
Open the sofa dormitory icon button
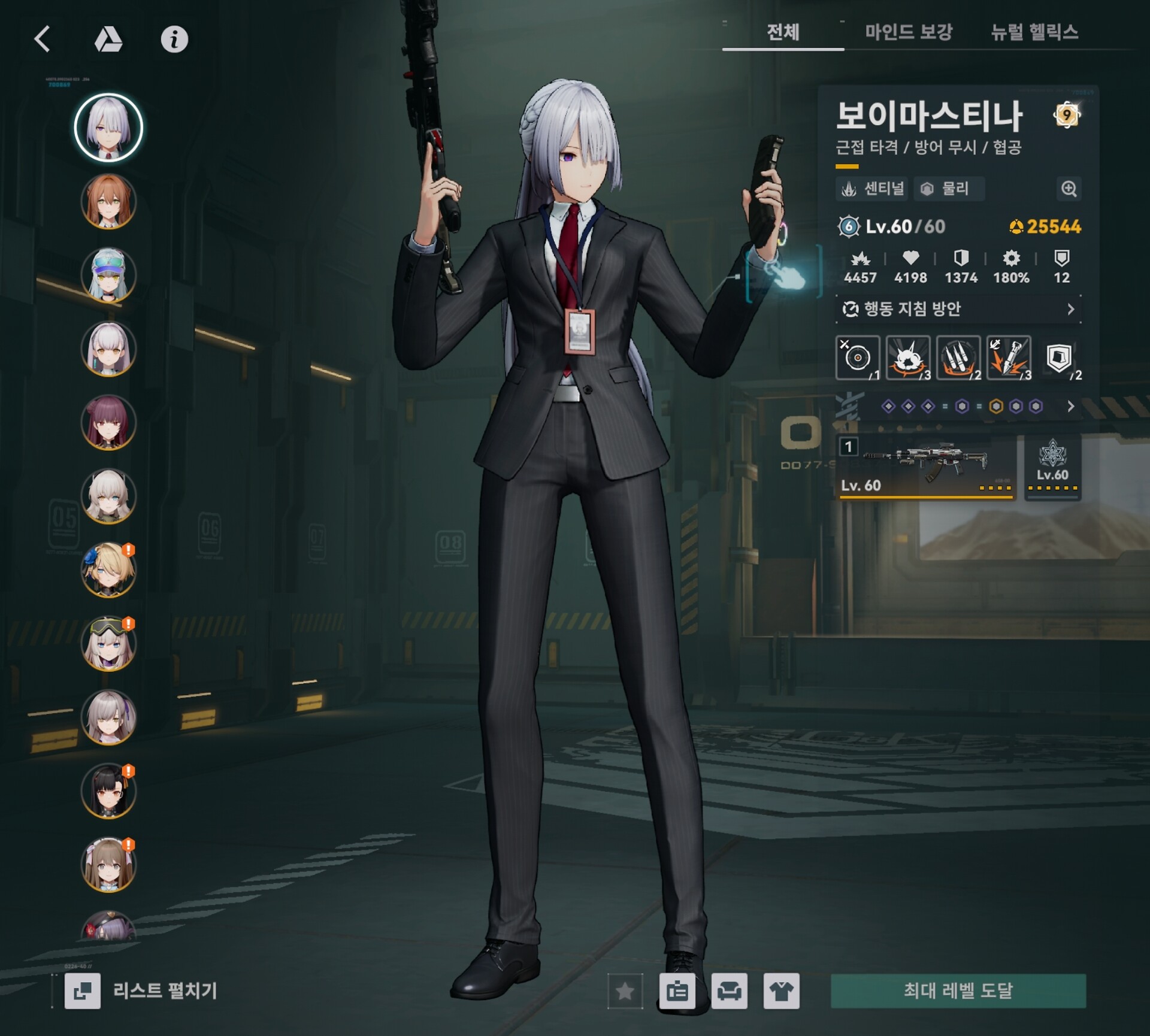729,992
